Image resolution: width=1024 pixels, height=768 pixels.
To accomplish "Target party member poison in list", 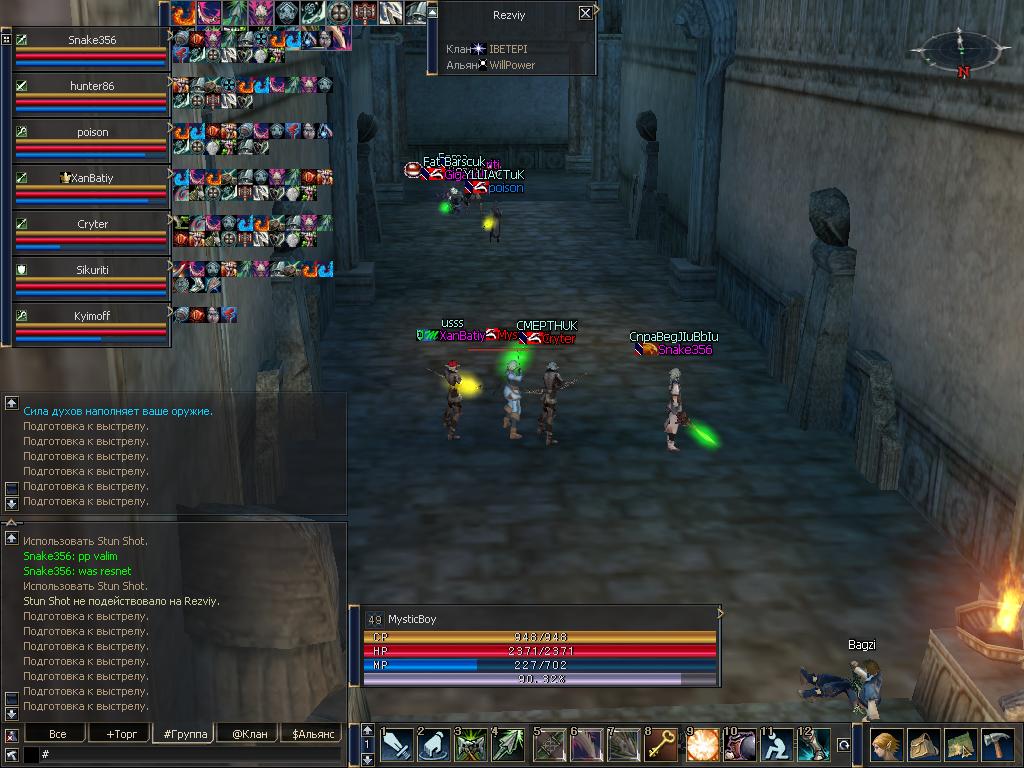I will click(92, 132).
